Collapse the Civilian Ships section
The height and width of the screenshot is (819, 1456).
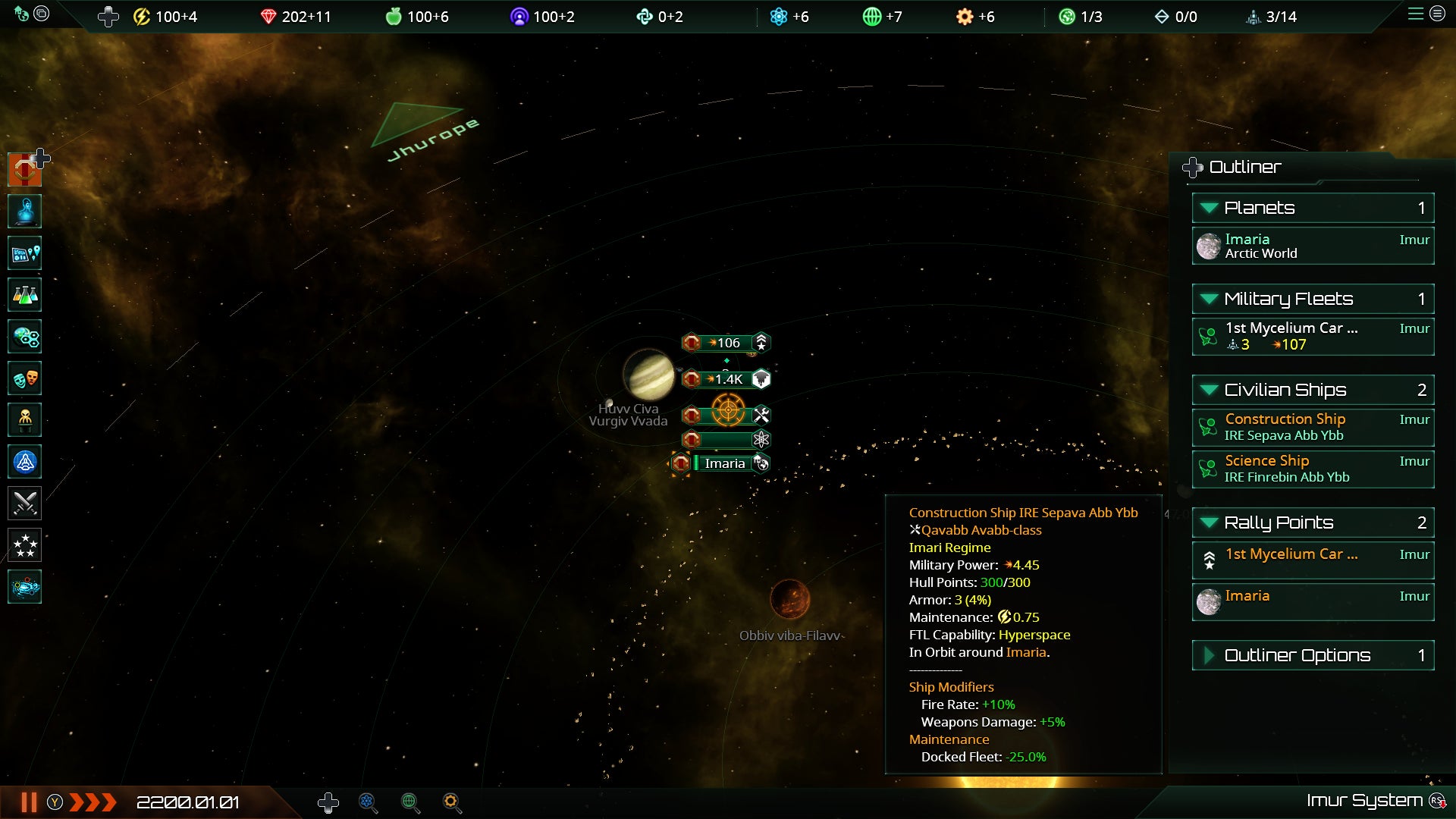[1209, 390]
